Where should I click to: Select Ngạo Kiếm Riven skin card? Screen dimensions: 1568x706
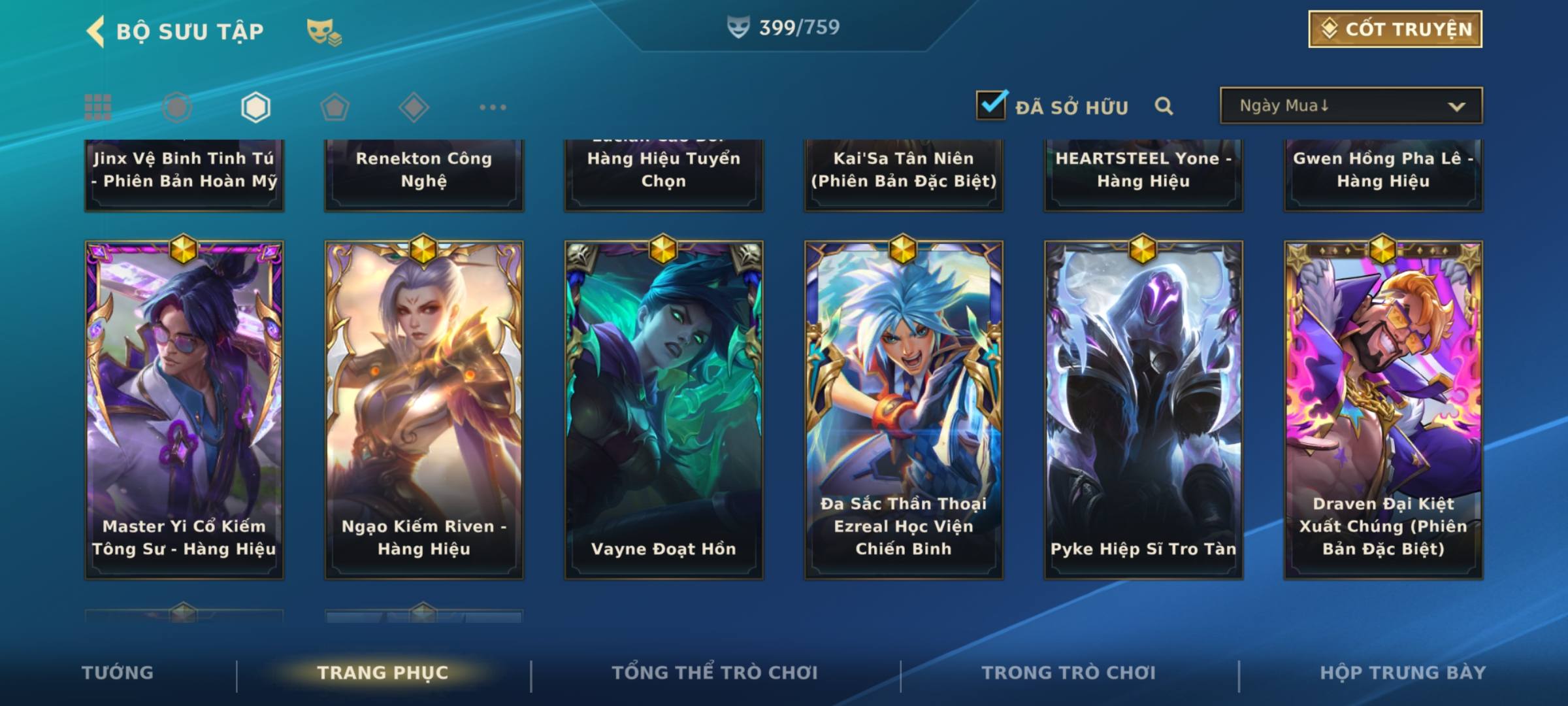(424, 409)
